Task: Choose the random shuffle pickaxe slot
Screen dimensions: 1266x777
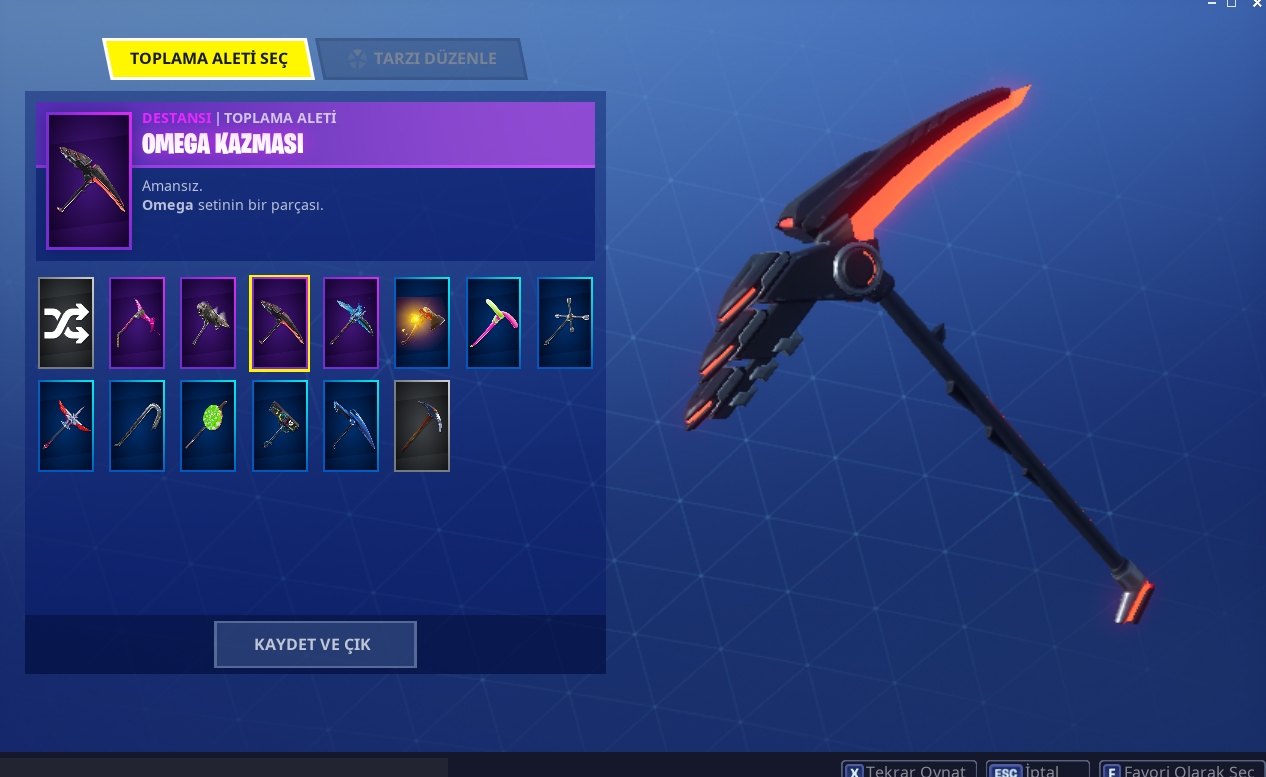Action: click(x=66, y=323)
